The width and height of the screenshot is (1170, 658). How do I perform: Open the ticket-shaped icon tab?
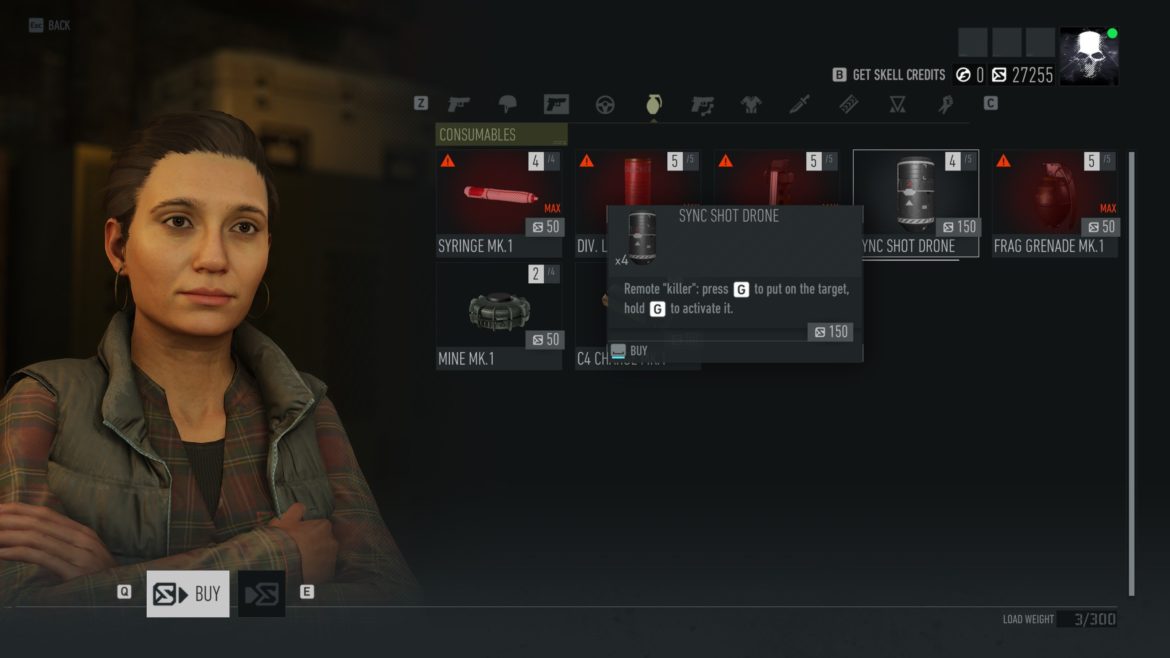click(848, 104)
